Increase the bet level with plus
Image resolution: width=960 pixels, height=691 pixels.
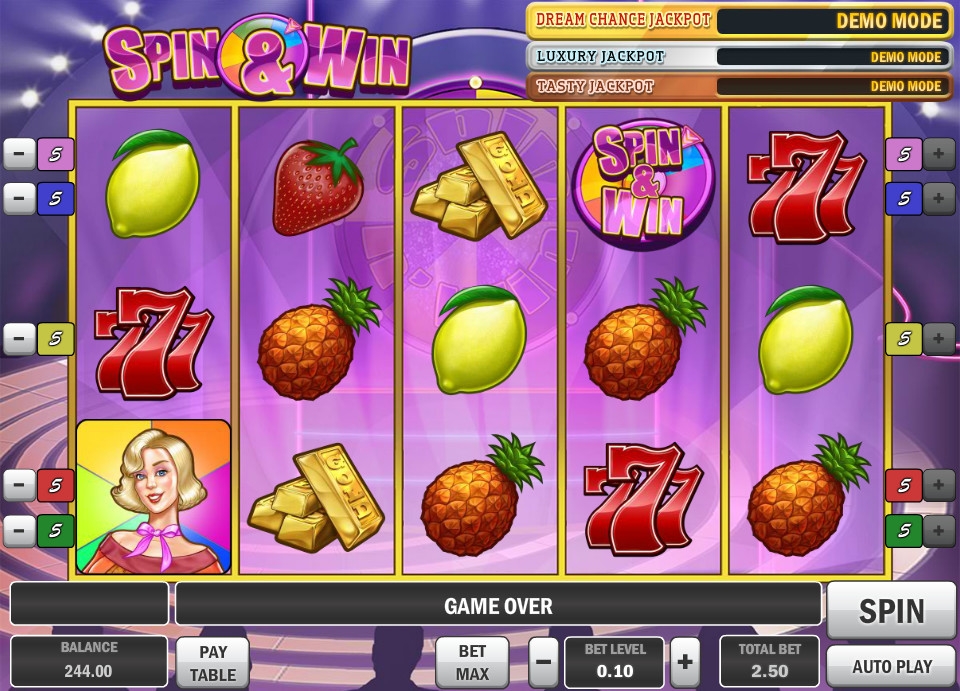point(685,662)
